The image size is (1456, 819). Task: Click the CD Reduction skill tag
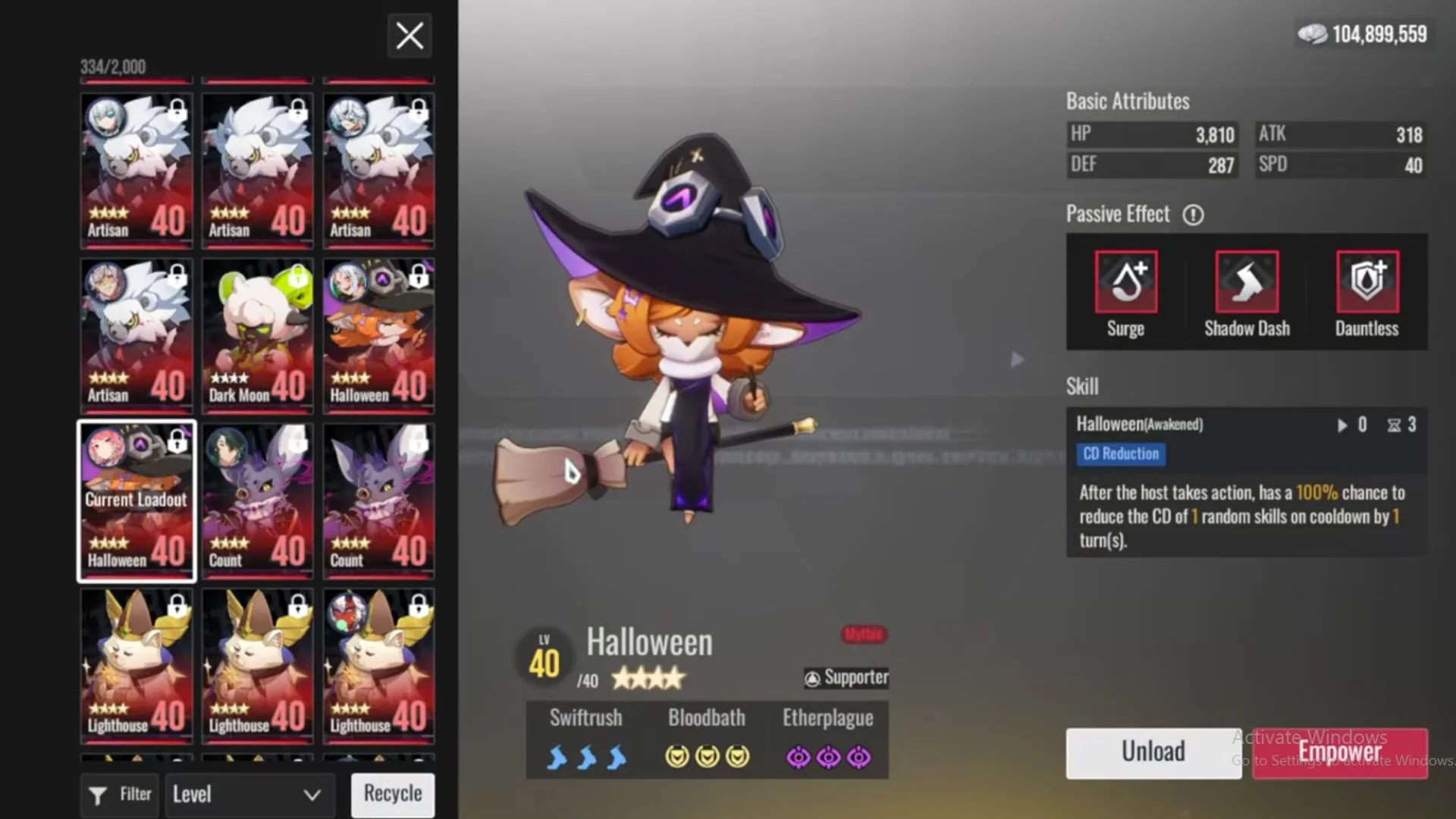tap(1121, 453)
